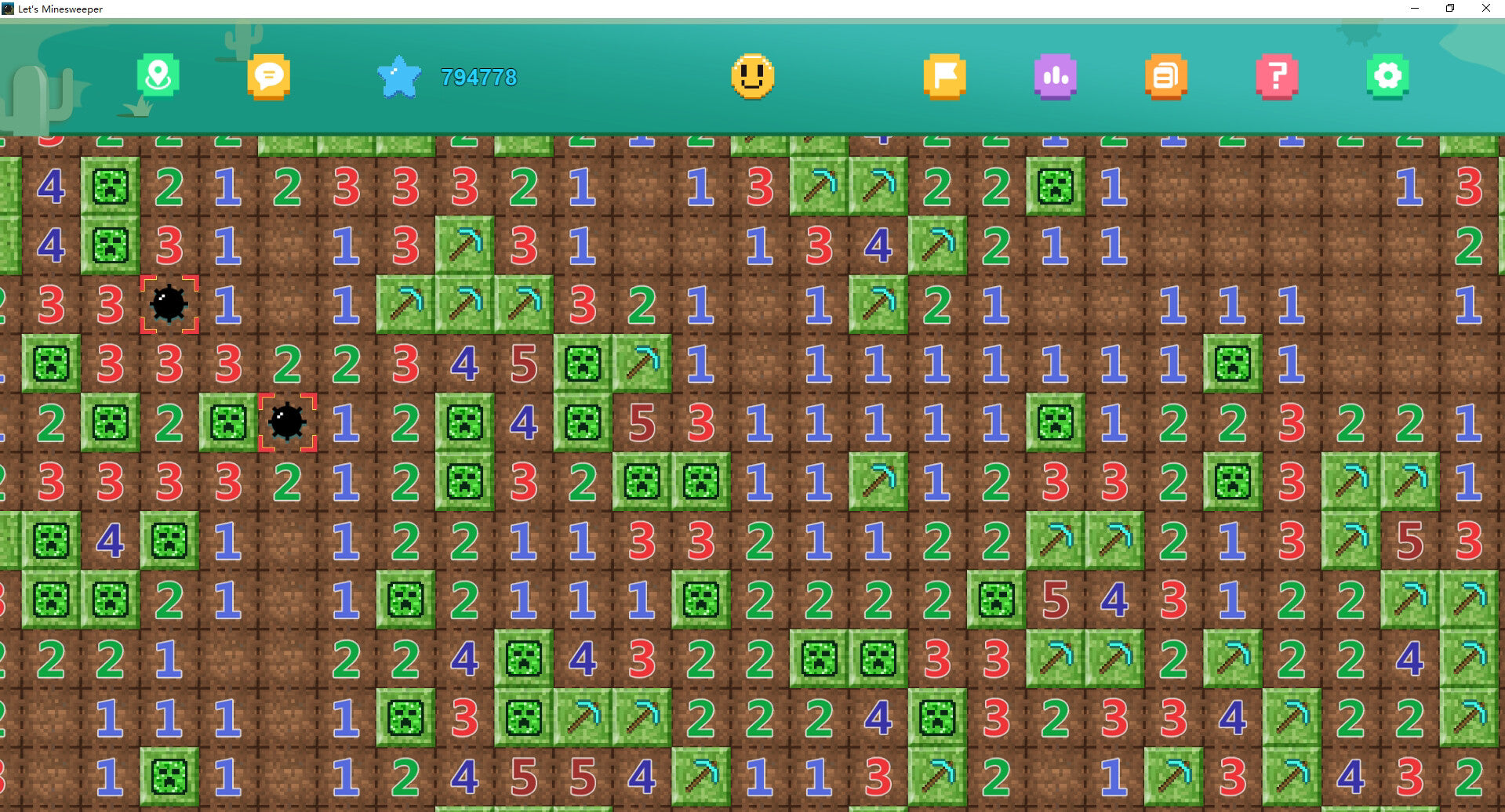
Task: Click the yellow smiley face button
Action: coord(752,76)
